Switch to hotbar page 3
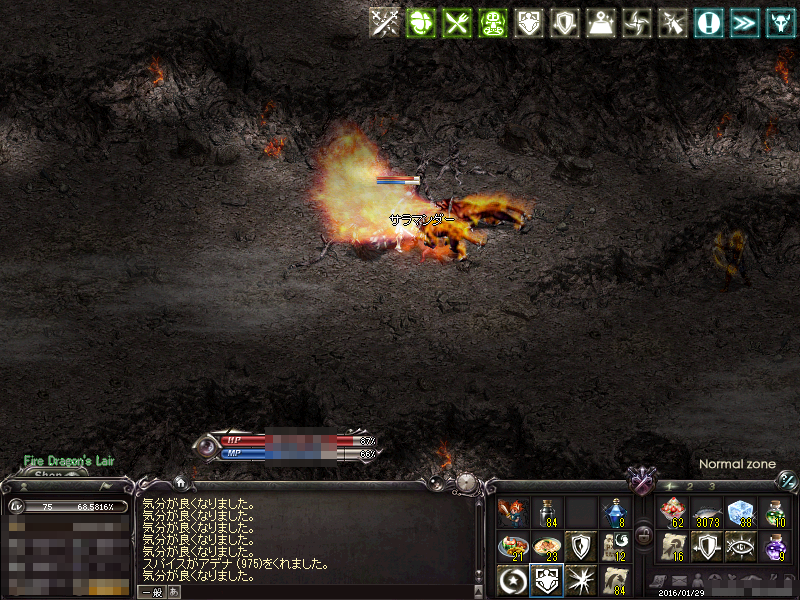The height and width of the screenshot is (600, 800). [712, 486]
